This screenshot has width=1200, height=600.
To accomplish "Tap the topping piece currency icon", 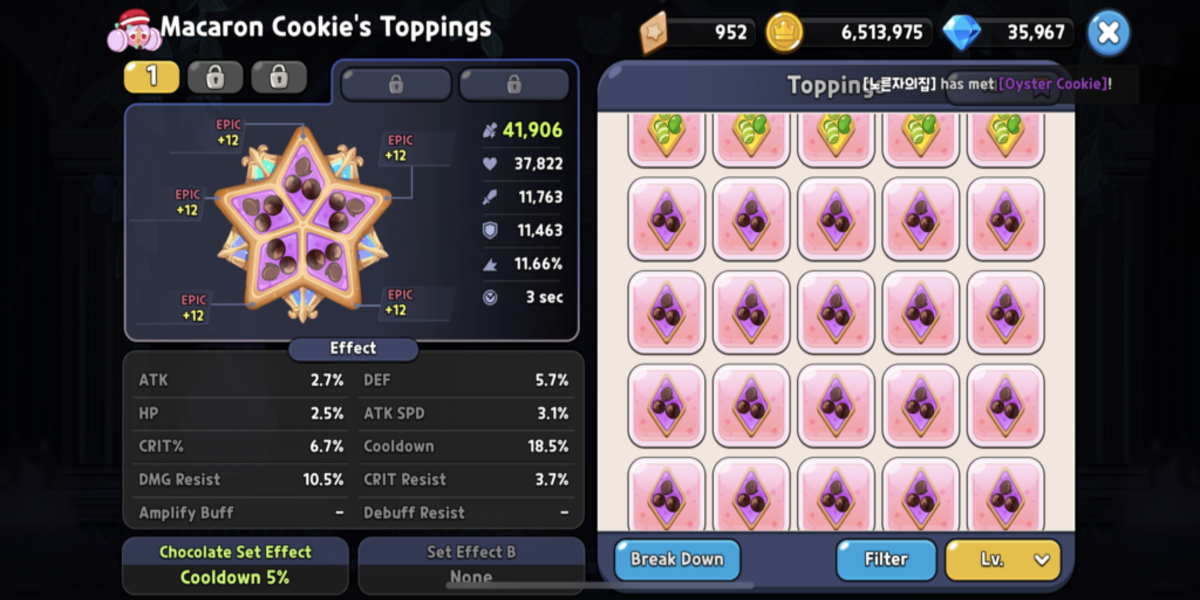I will (x=657, y=32).
